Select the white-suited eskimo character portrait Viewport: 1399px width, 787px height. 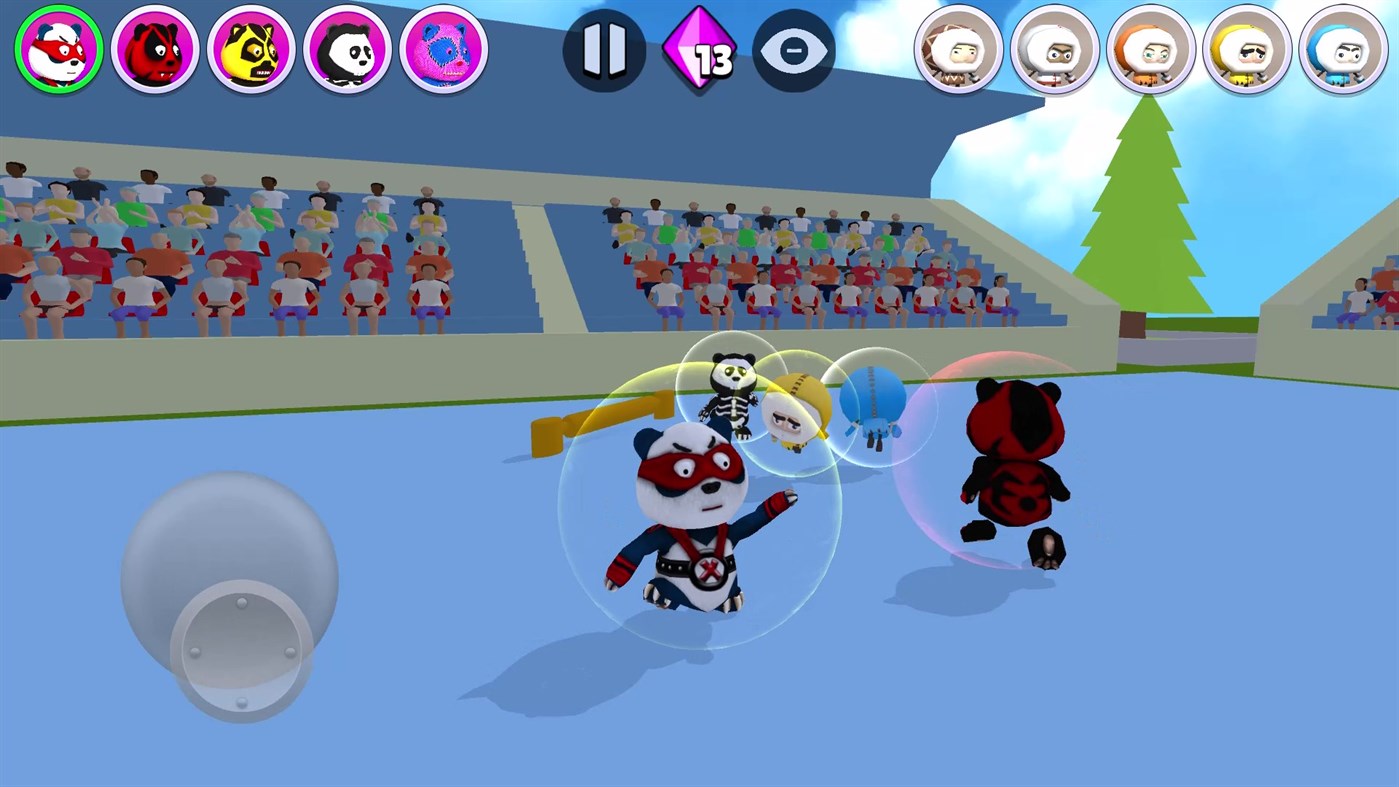coord(1054,49)
